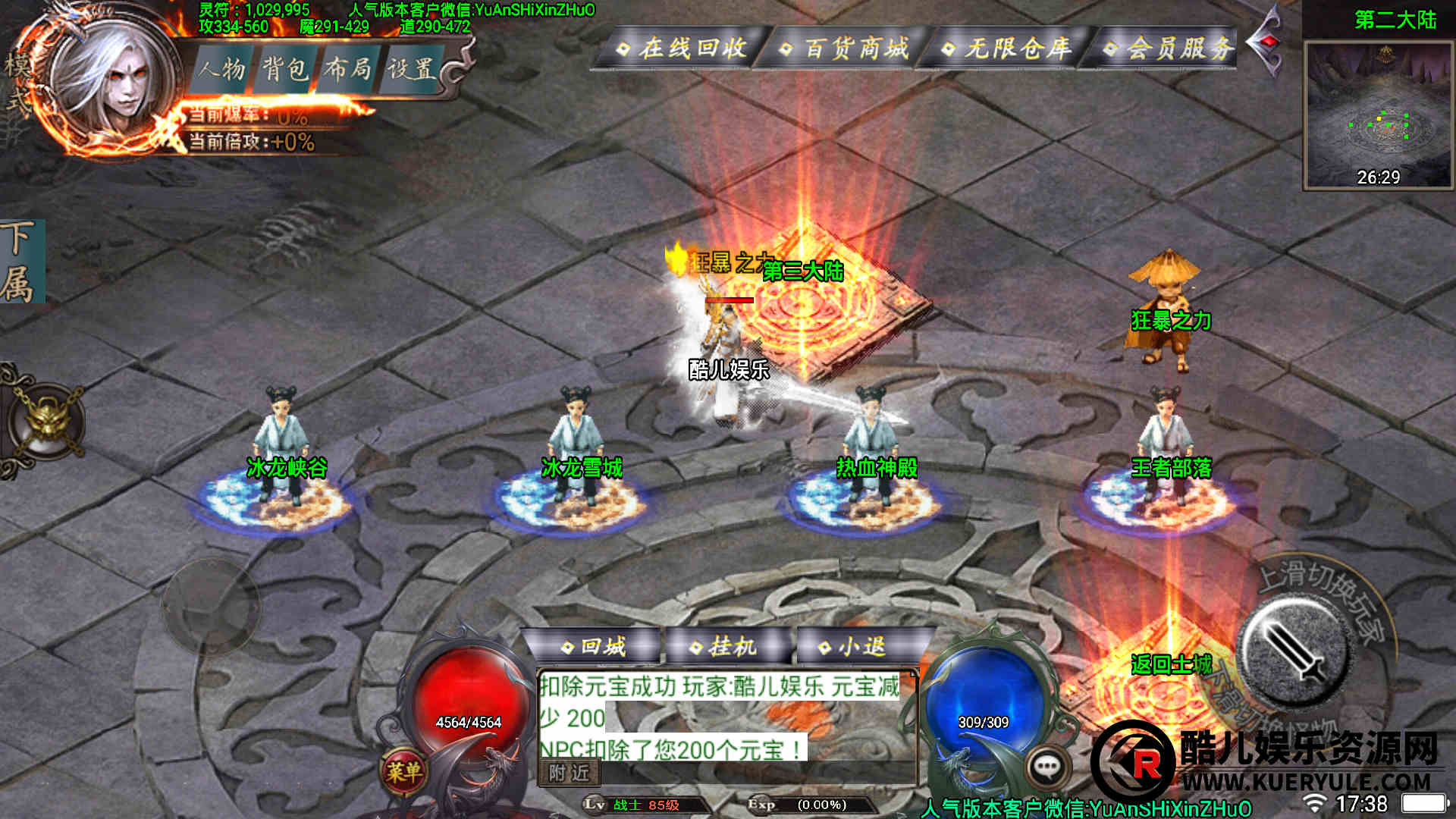
Task: Open the minimap of 第二大陆
Action: pos(1378,114)
